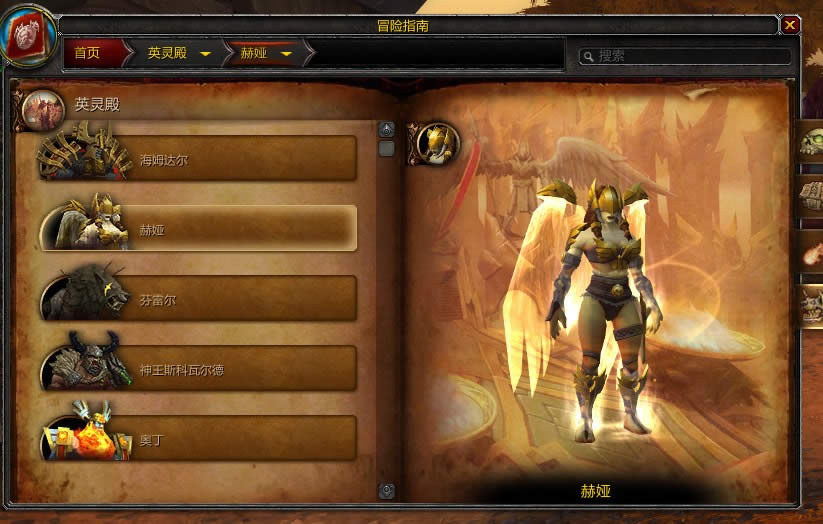Viewport: 823px width, 524px height.
Task: Click the 搜索 search box
Action: click(x=690, y=56)
